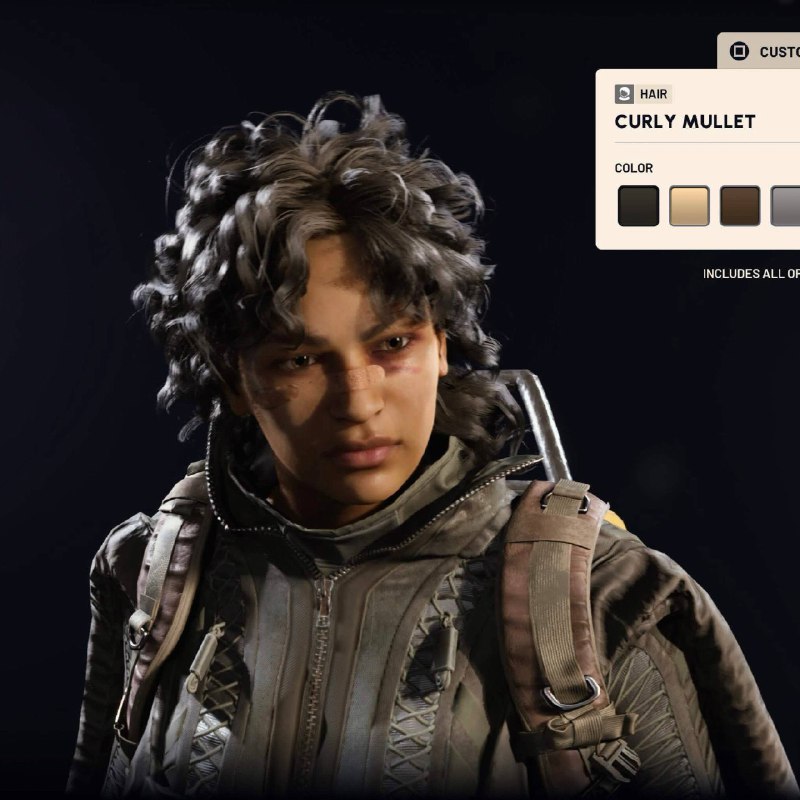Apply the gray hair color swatch
800x800 pixels.
[x=786, y=206]
